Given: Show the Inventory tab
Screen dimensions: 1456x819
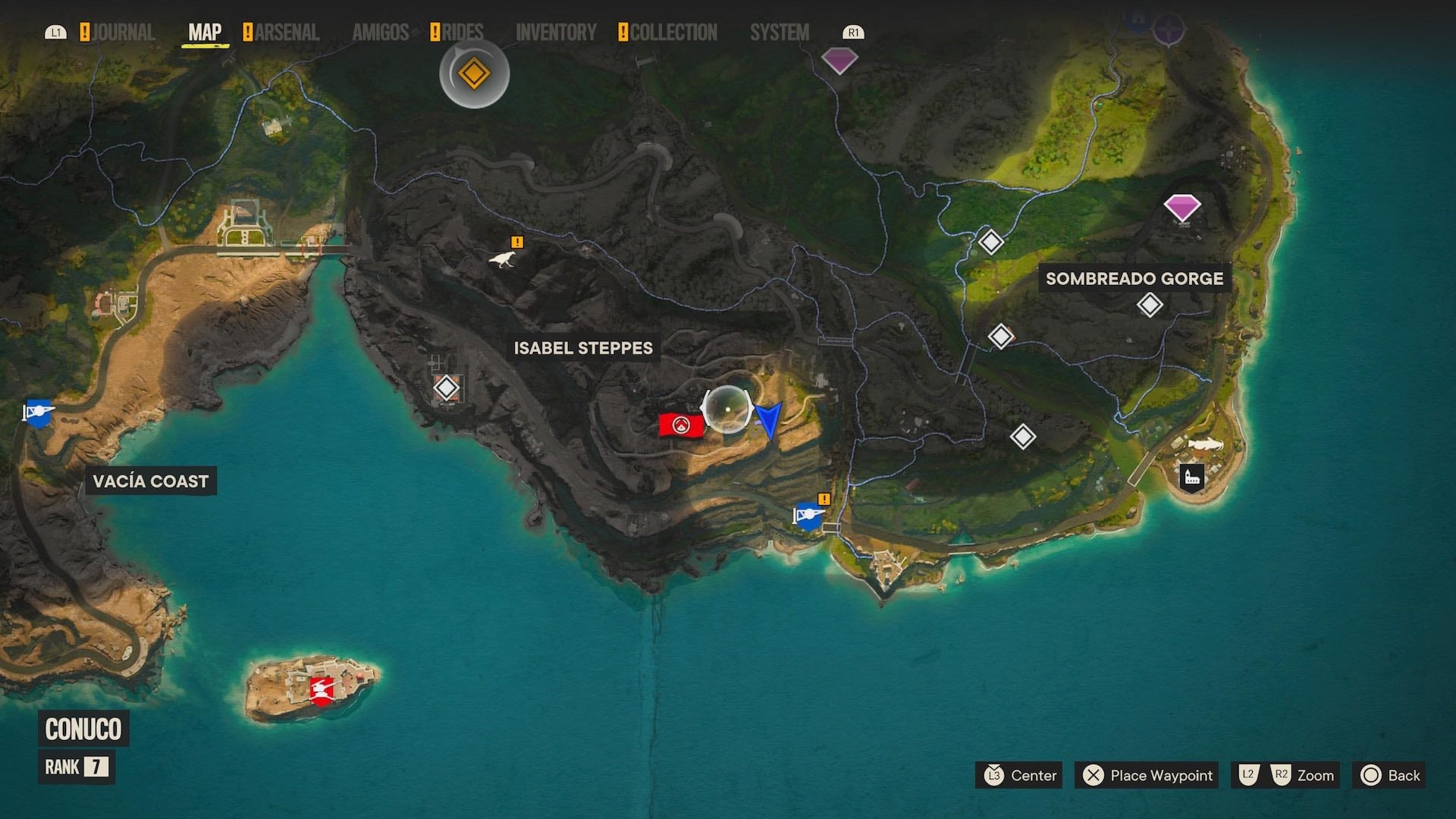Looking at the screenshot, I should (x=556, y=33).
